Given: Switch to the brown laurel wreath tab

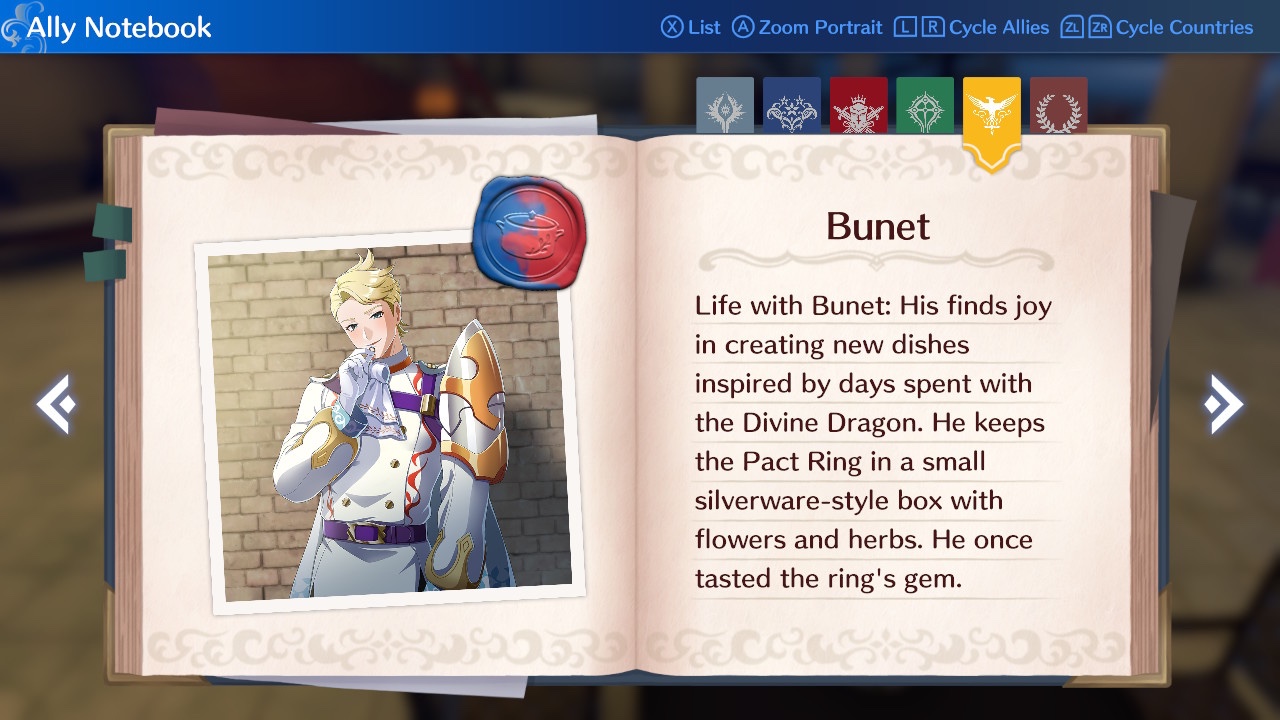Looking at the screenshot, I should [x=1058, y=107].
